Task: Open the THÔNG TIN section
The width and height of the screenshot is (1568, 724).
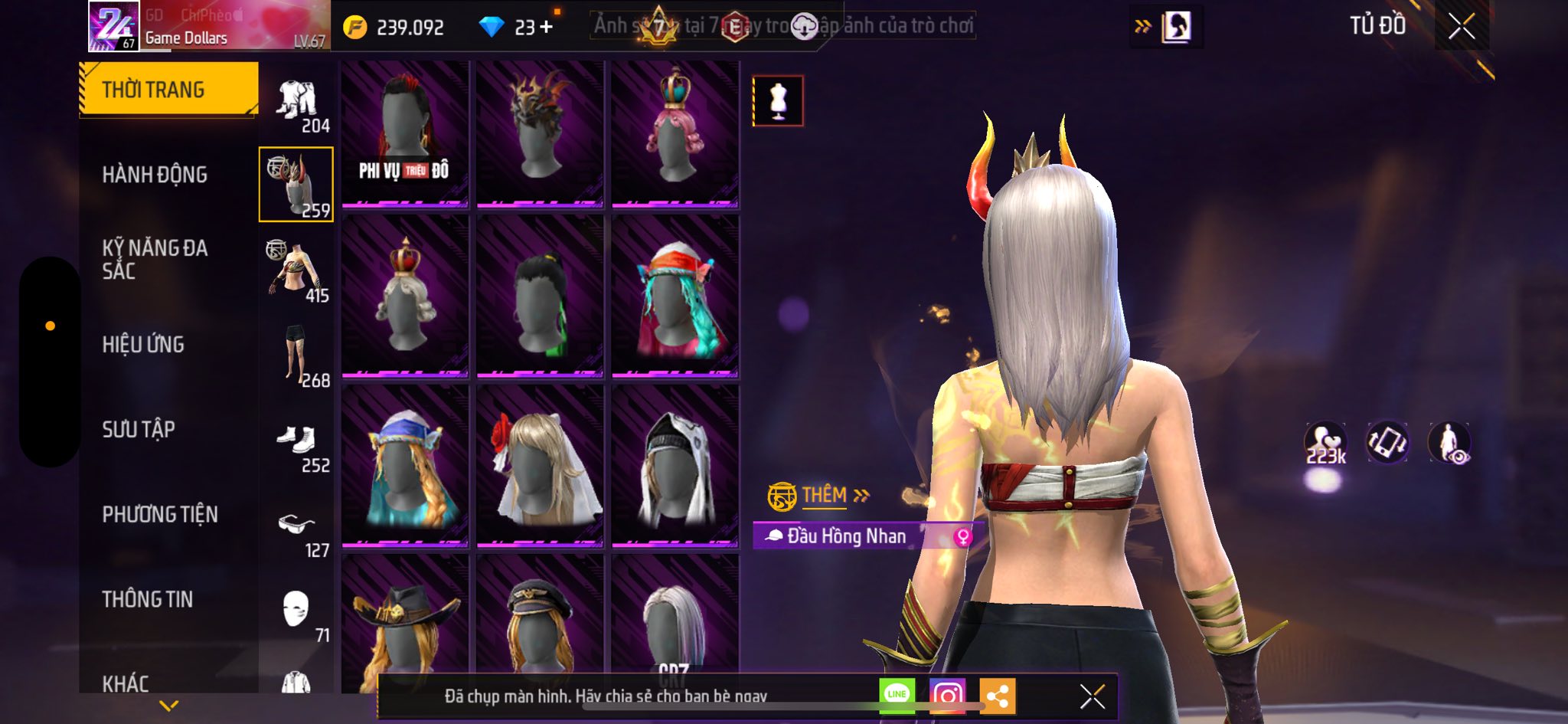Action: (x=148, y=599)
